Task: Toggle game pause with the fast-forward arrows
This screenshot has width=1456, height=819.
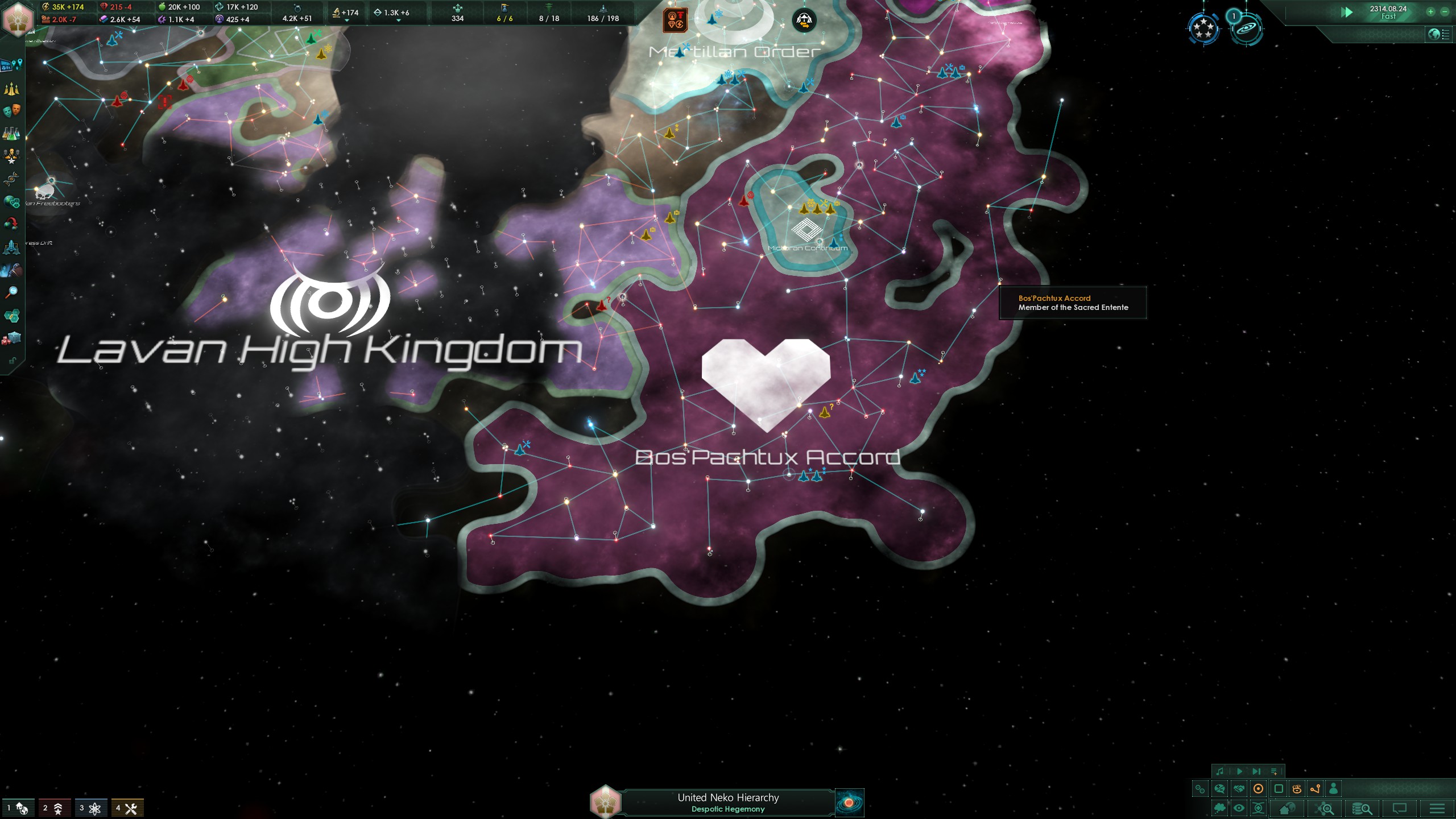Action: [1346, 12]
